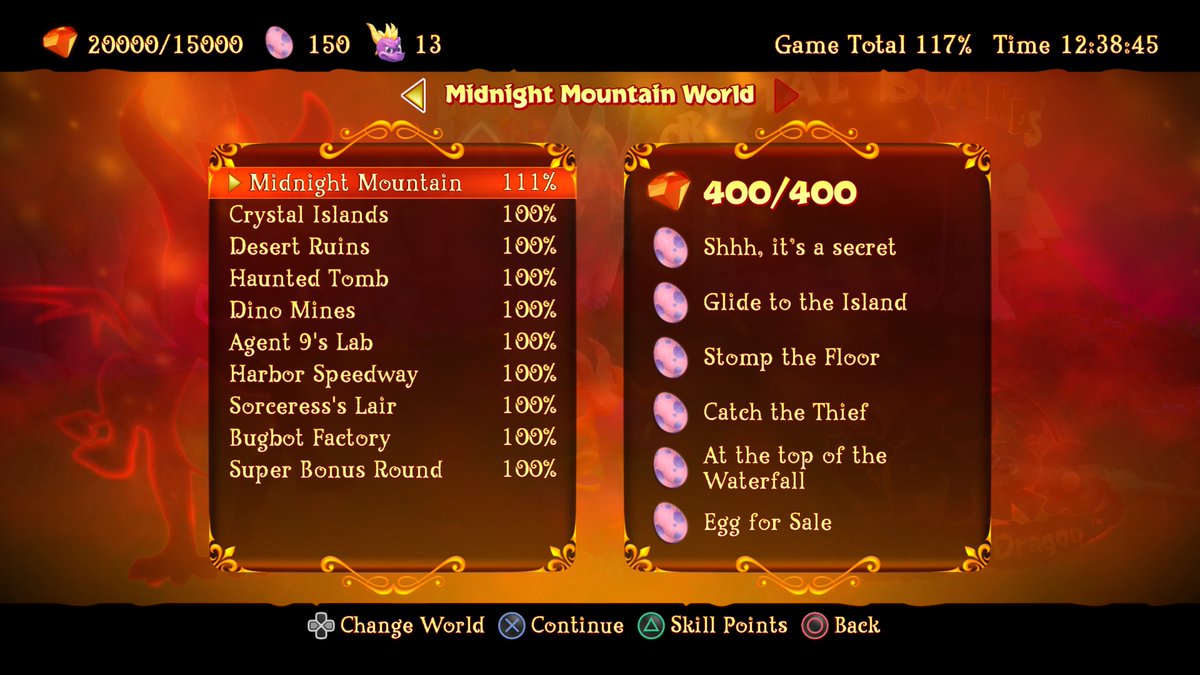Choose the 'Egg for Sale' entry
This screenshot has width=1200, height=675.
click(767, 523)
